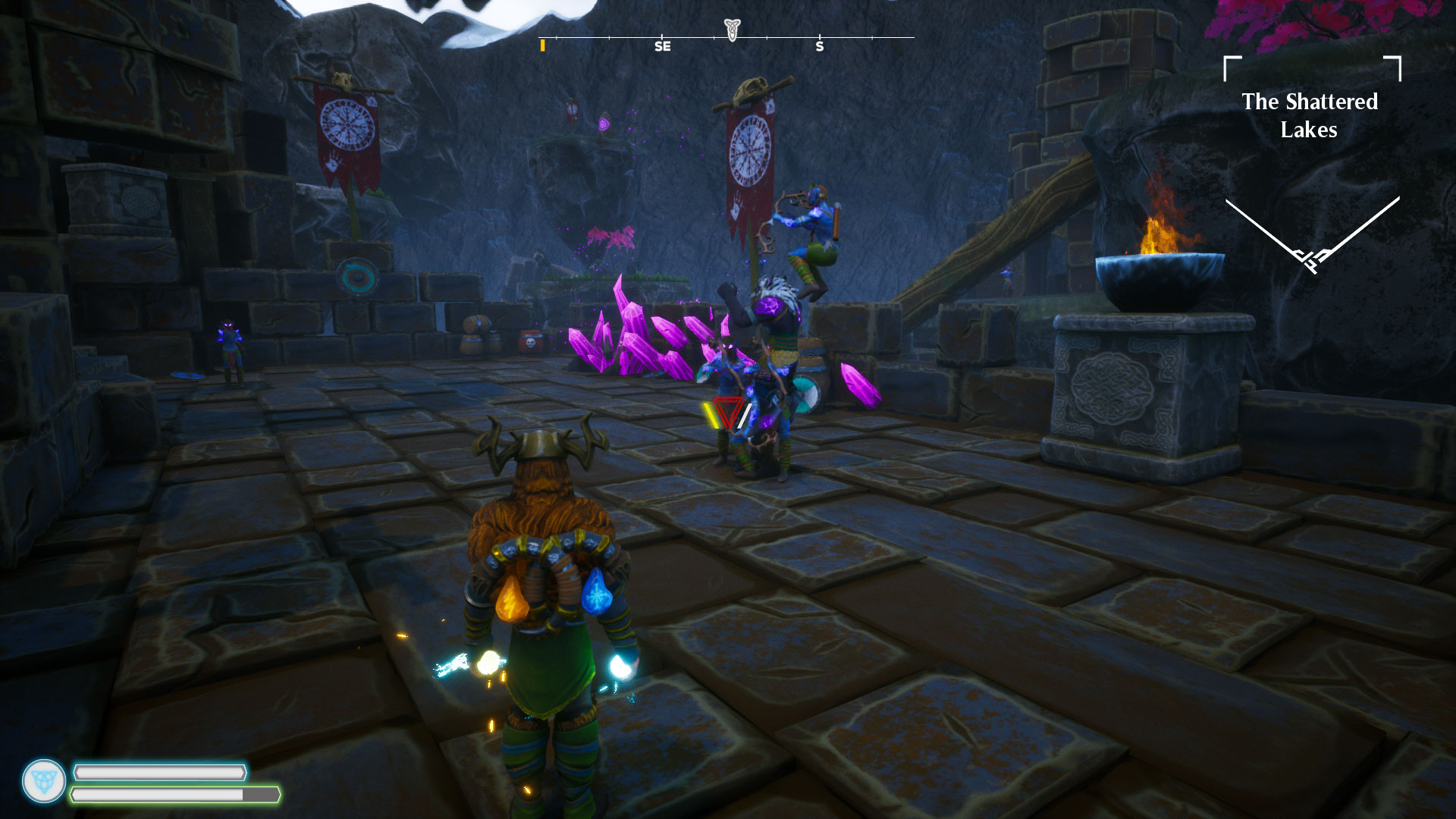Screen dimensions: 1456x819
Task: Click The Shattered Lakes location banner
Action: tap(1310, 116)
